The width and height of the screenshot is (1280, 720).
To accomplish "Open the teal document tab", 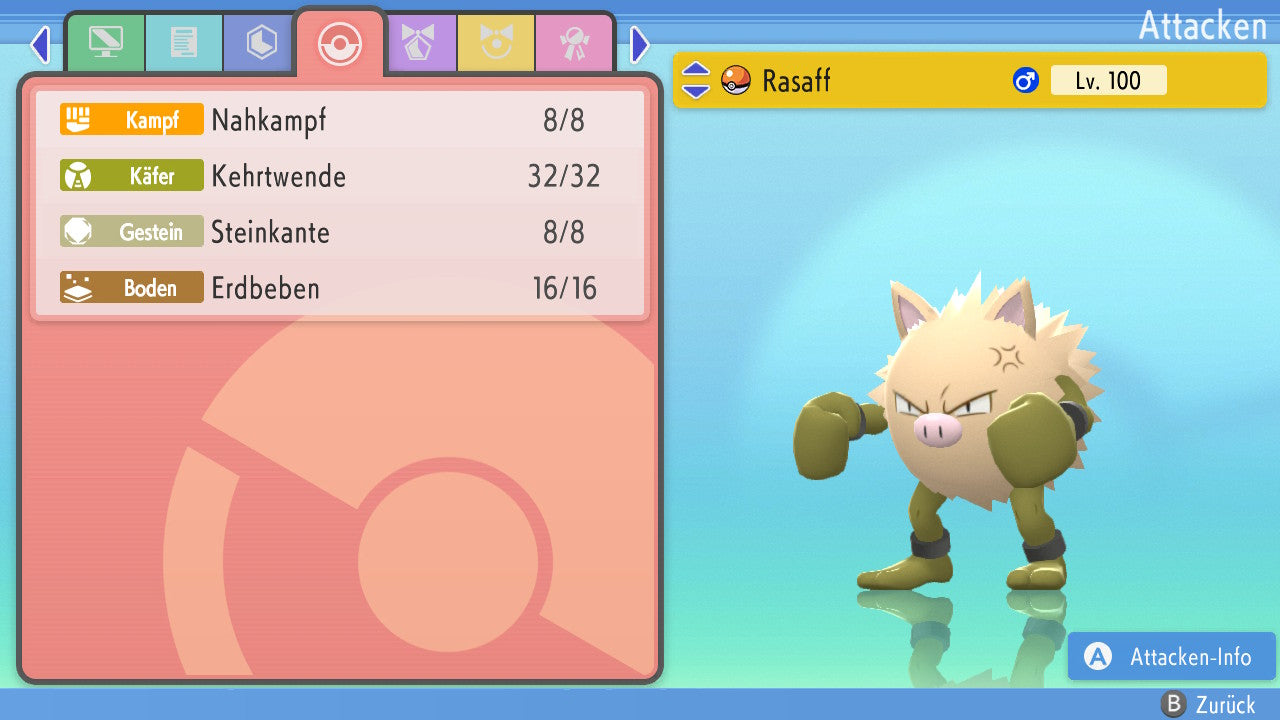I will click(183, 43).
